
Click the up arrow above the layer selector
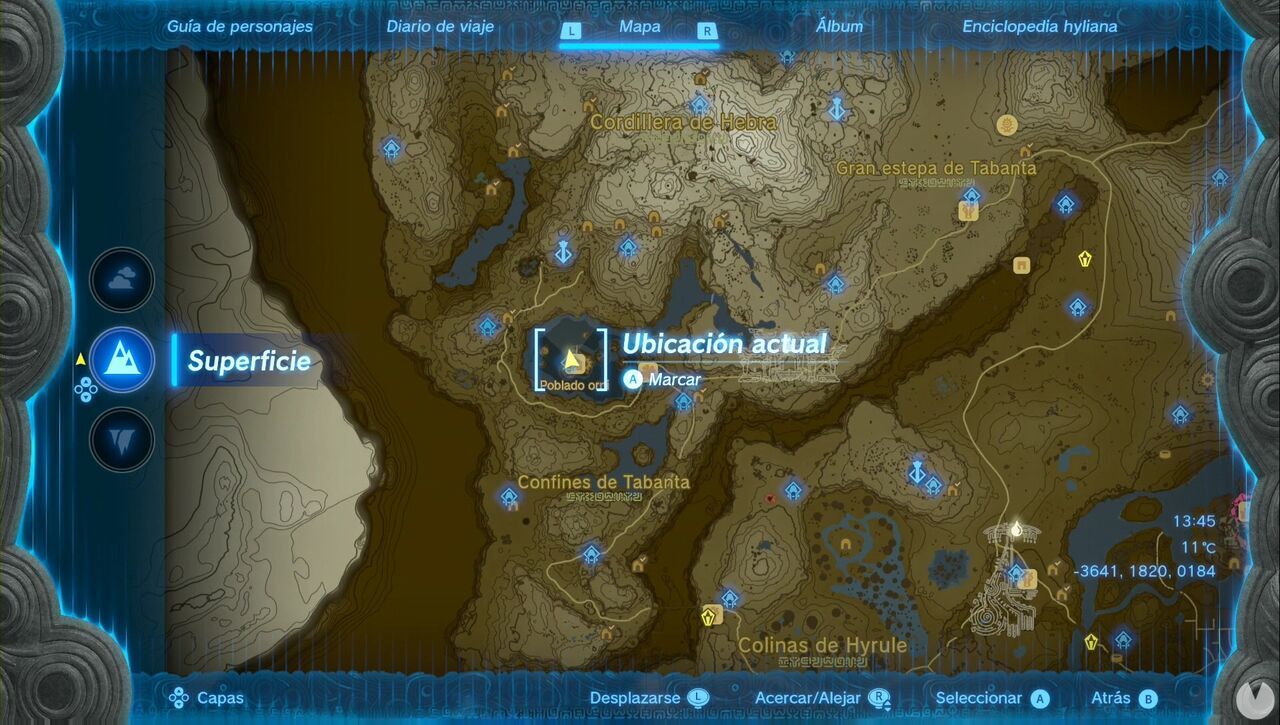click(x=86, y=381)
